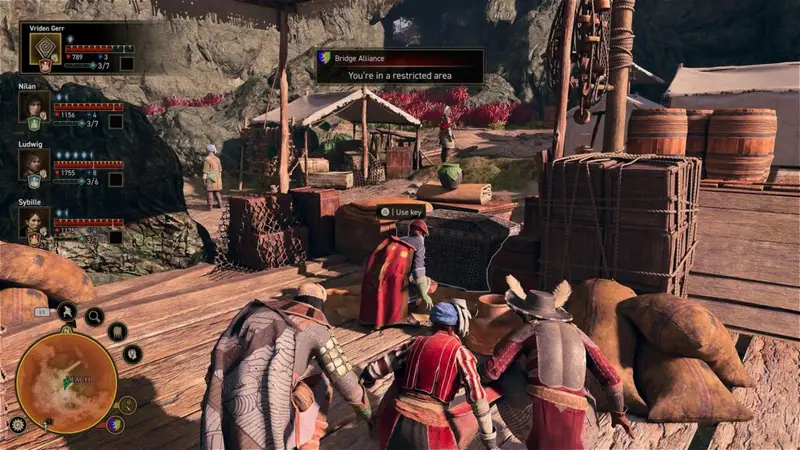This screenshot has width=800, height=450.
Task: Click the Bridge Alliance restricted area notice
Action: [x=399, y=66]
